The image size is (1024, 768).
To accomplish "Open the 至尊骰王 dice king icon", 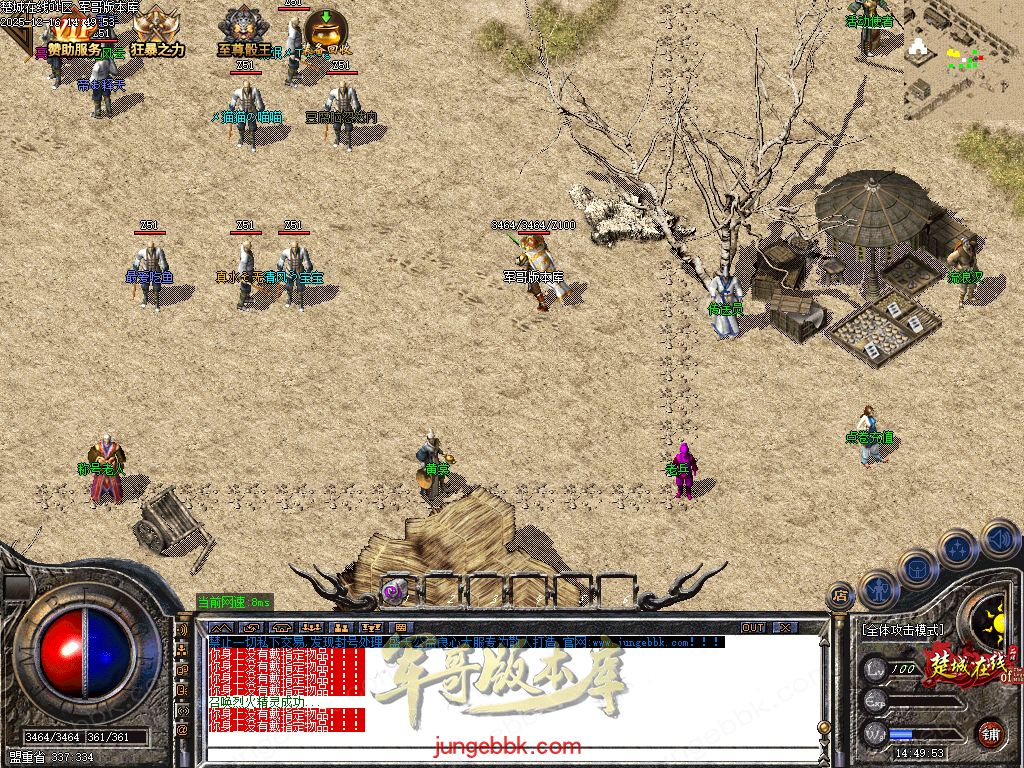I will pyautogui.click(x=243, y=32).
